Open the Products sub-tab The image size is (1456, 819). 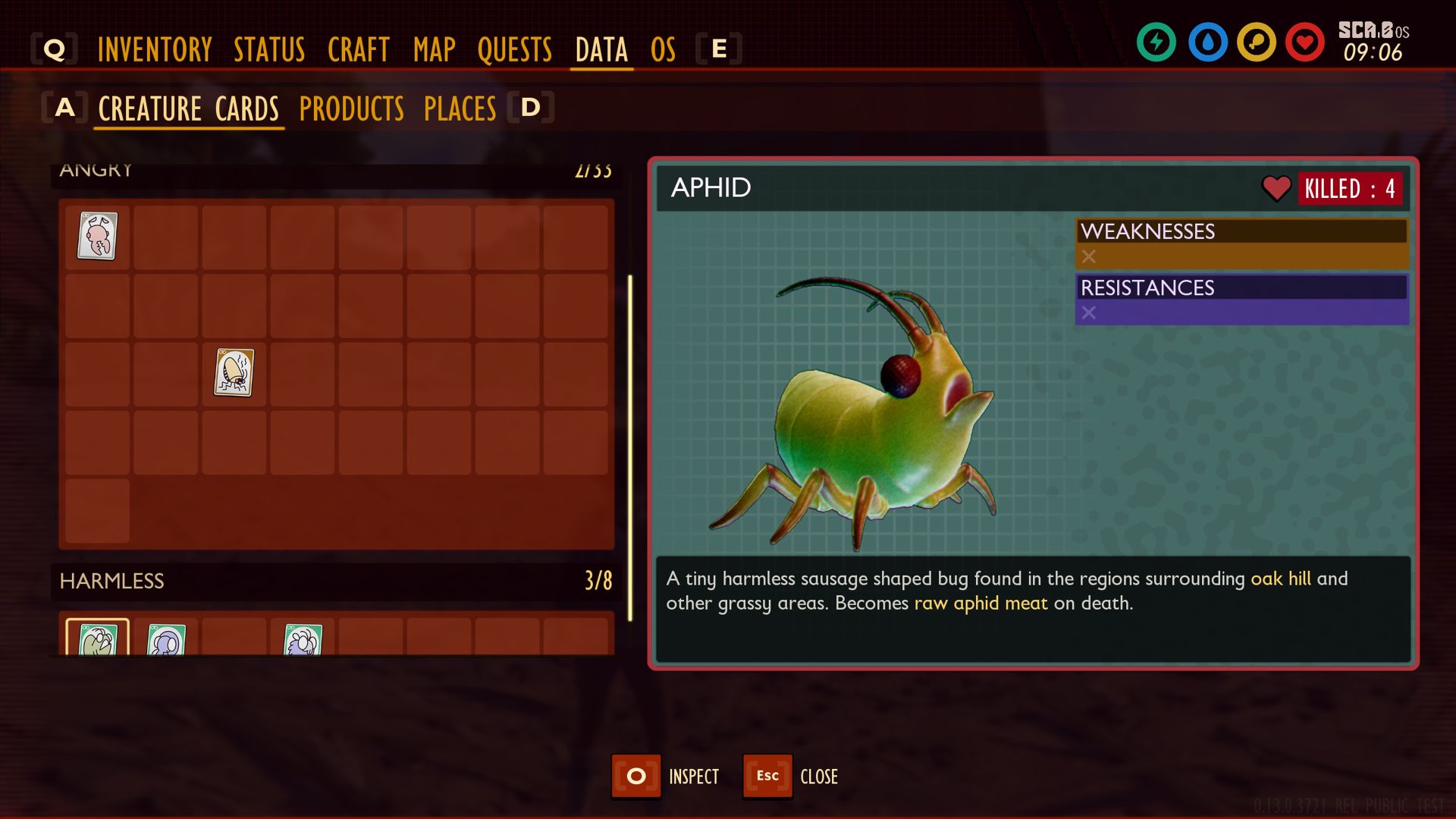tap(352, 108)
